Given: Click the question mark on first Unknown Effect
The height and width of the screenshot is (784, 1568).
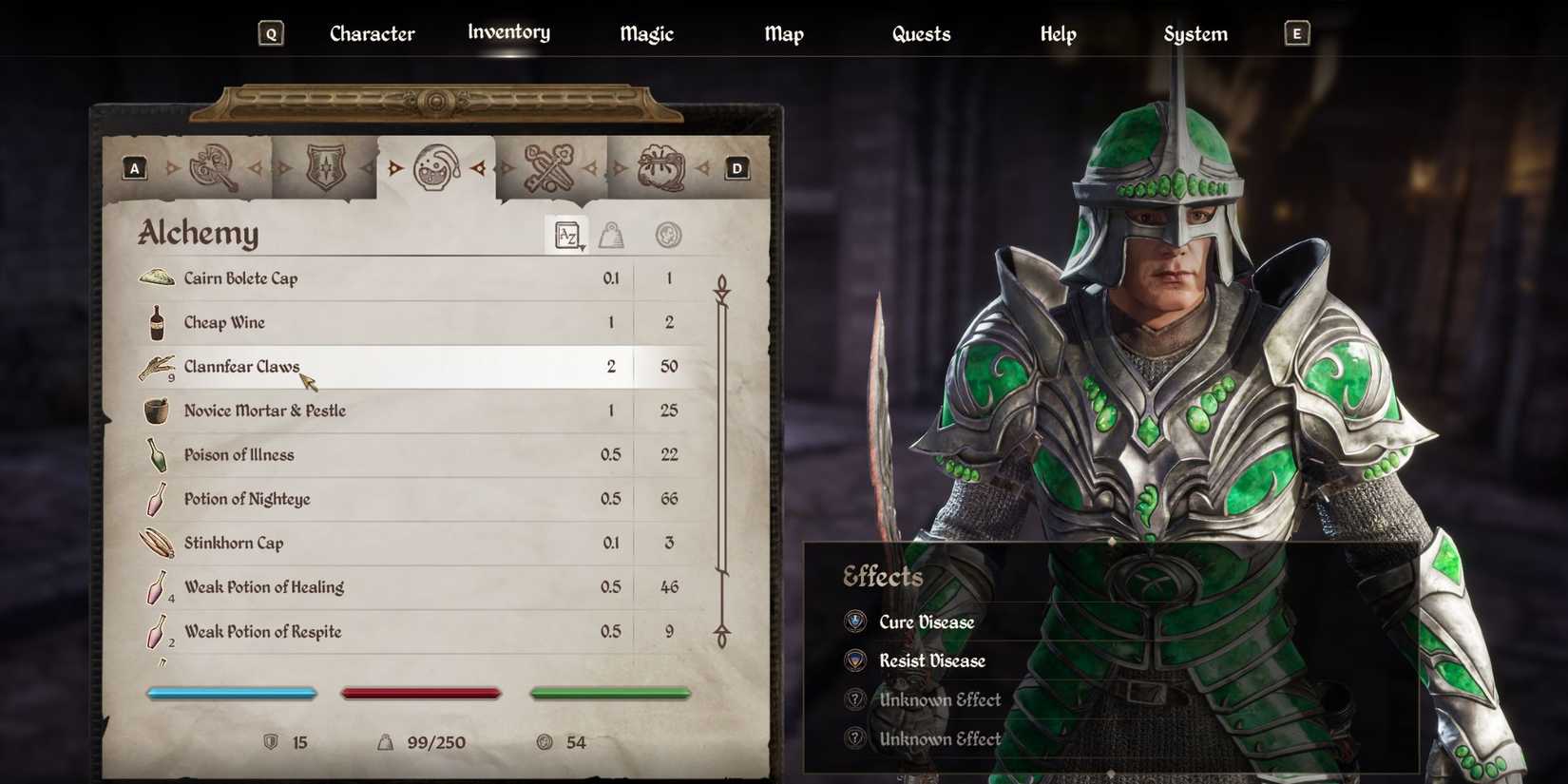Looking at the screenshot, I should [853, 699].
